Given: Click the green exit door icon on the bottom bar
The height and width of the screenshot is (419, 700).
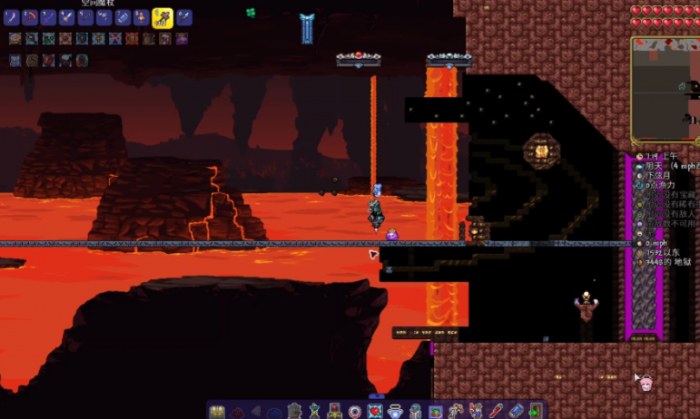Looking at the screenshot, I should (x=535, y=410).
